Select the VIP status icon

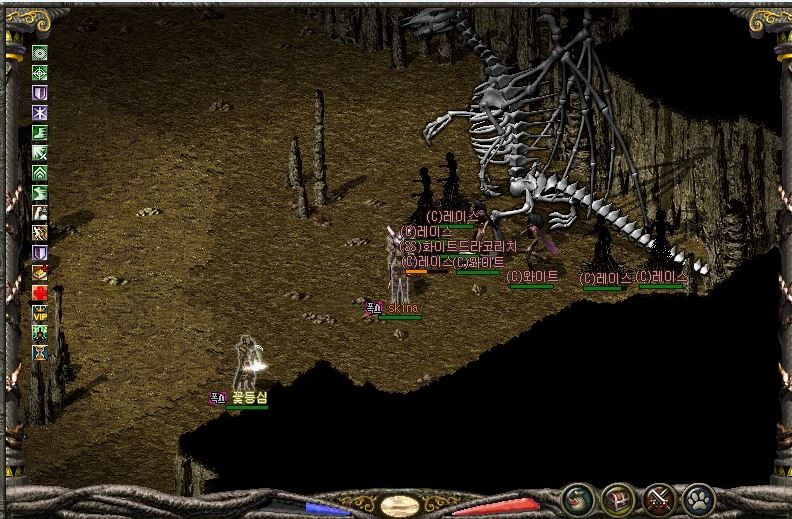click(40, 313)
